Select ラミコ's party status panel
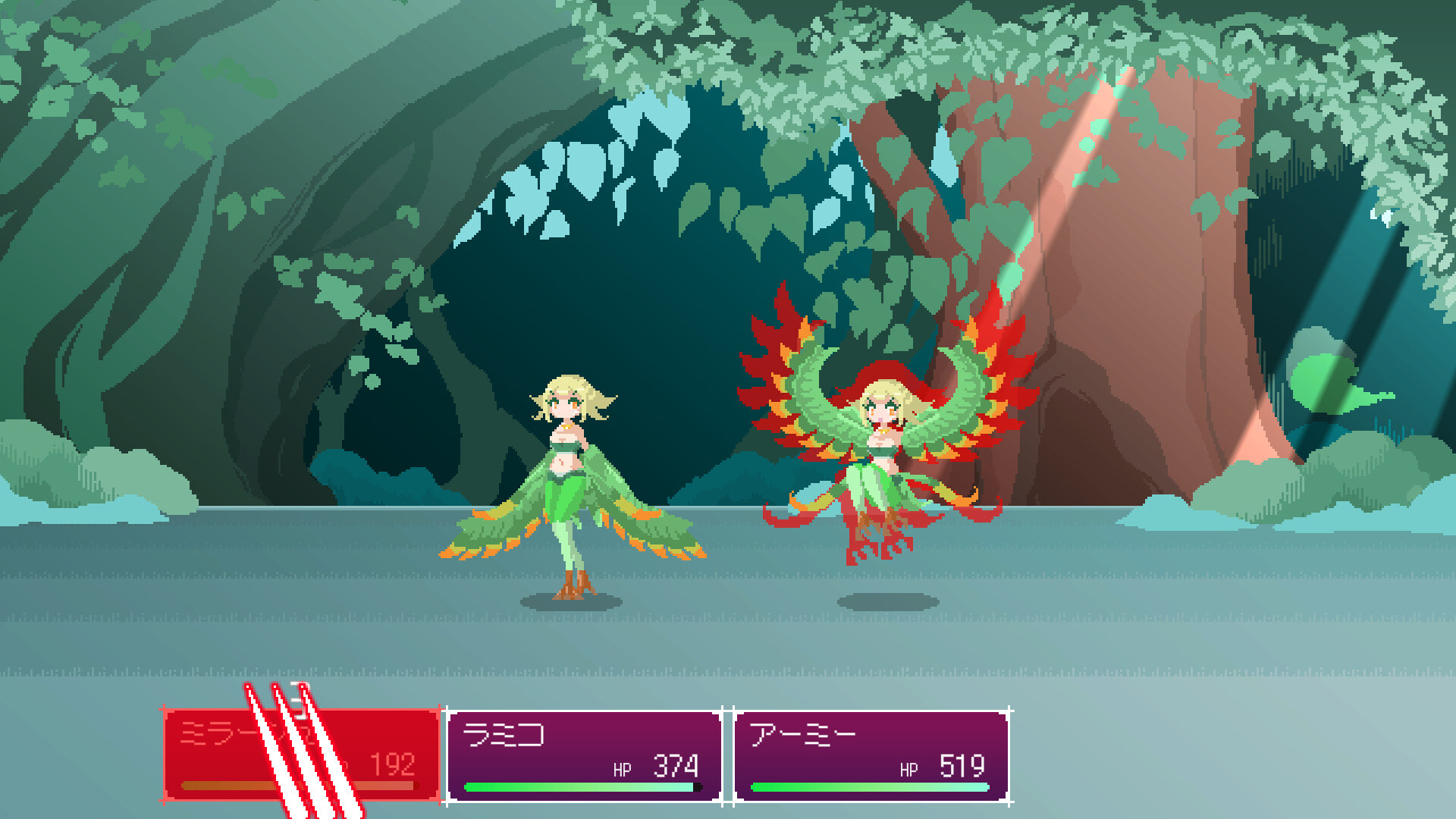1456x819 pixels. [583, 755]
